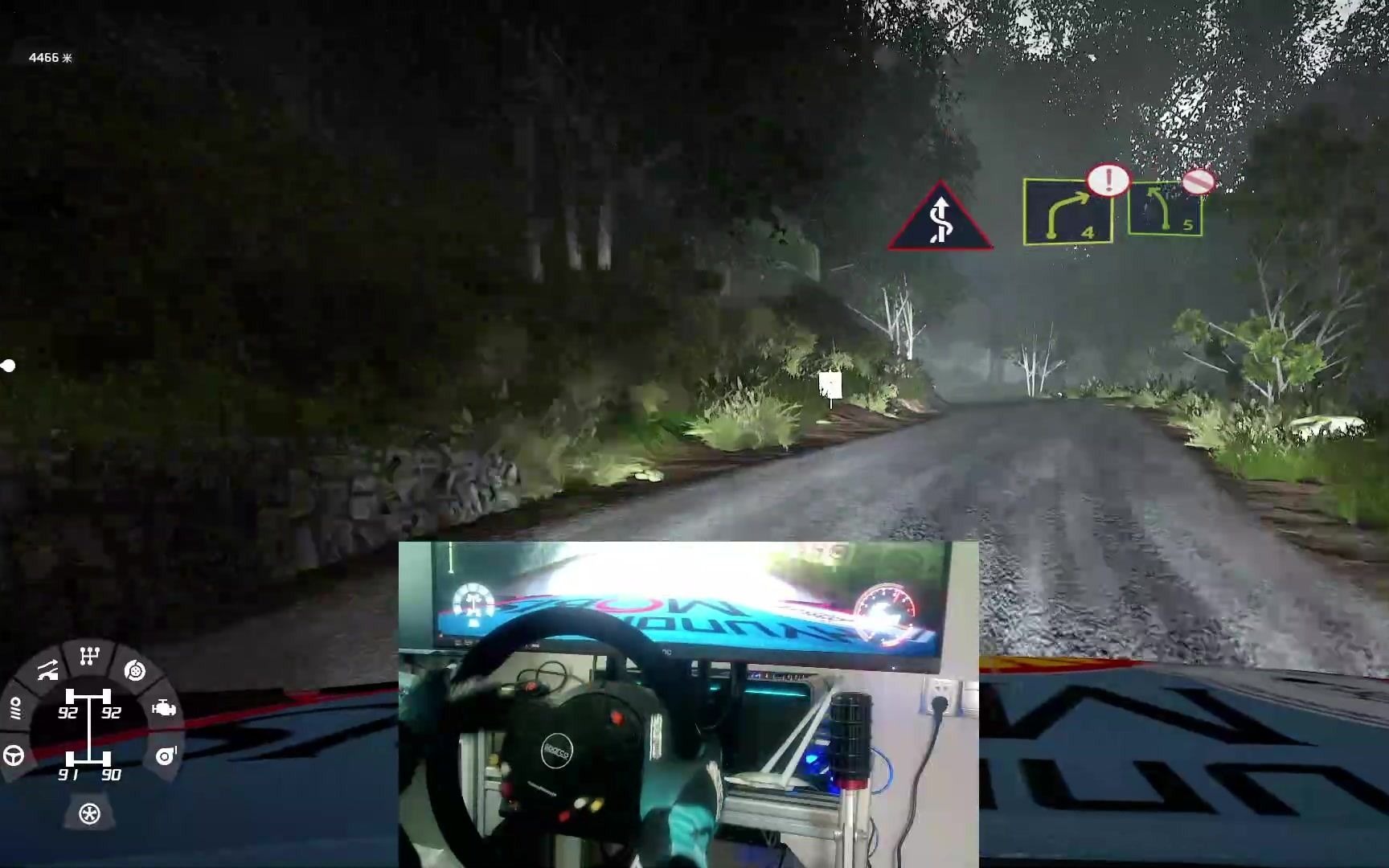Select the suspension damage indicator icon
This screenshot has height=868, width=1389.
(x=48, y=669)
